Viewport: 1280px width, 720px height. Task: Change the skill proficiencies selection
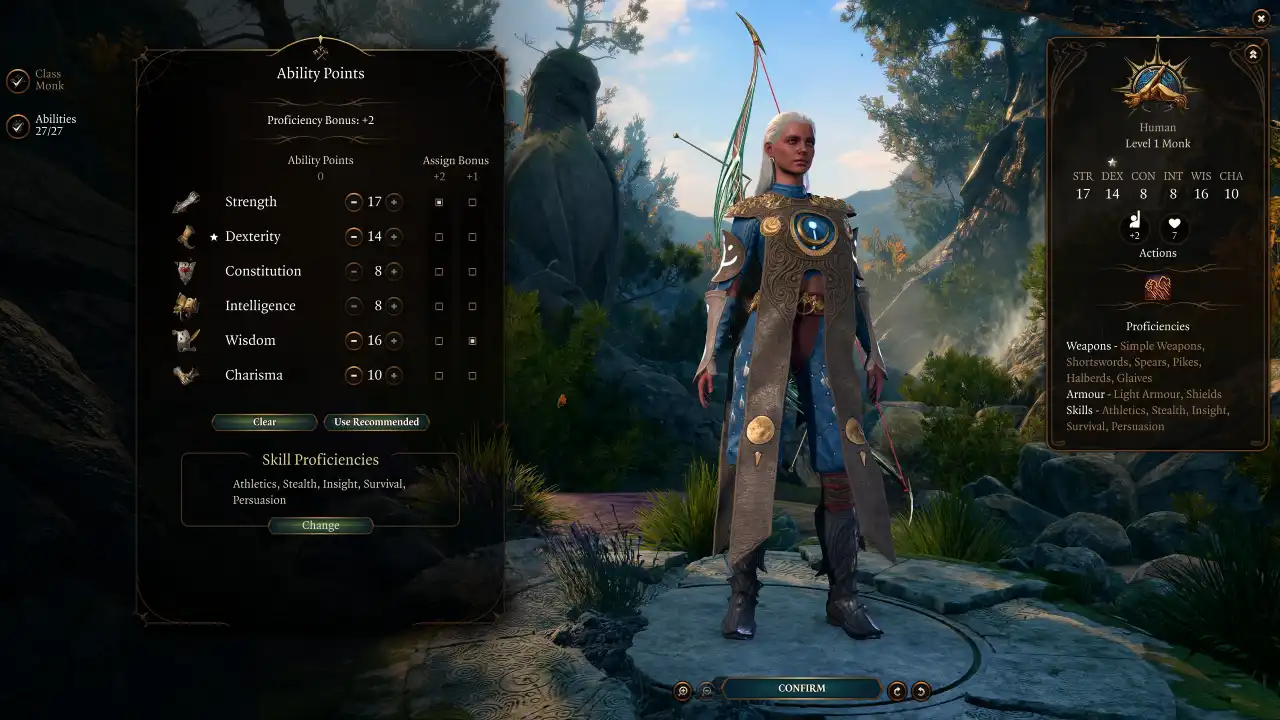click(x=320, y=525)
